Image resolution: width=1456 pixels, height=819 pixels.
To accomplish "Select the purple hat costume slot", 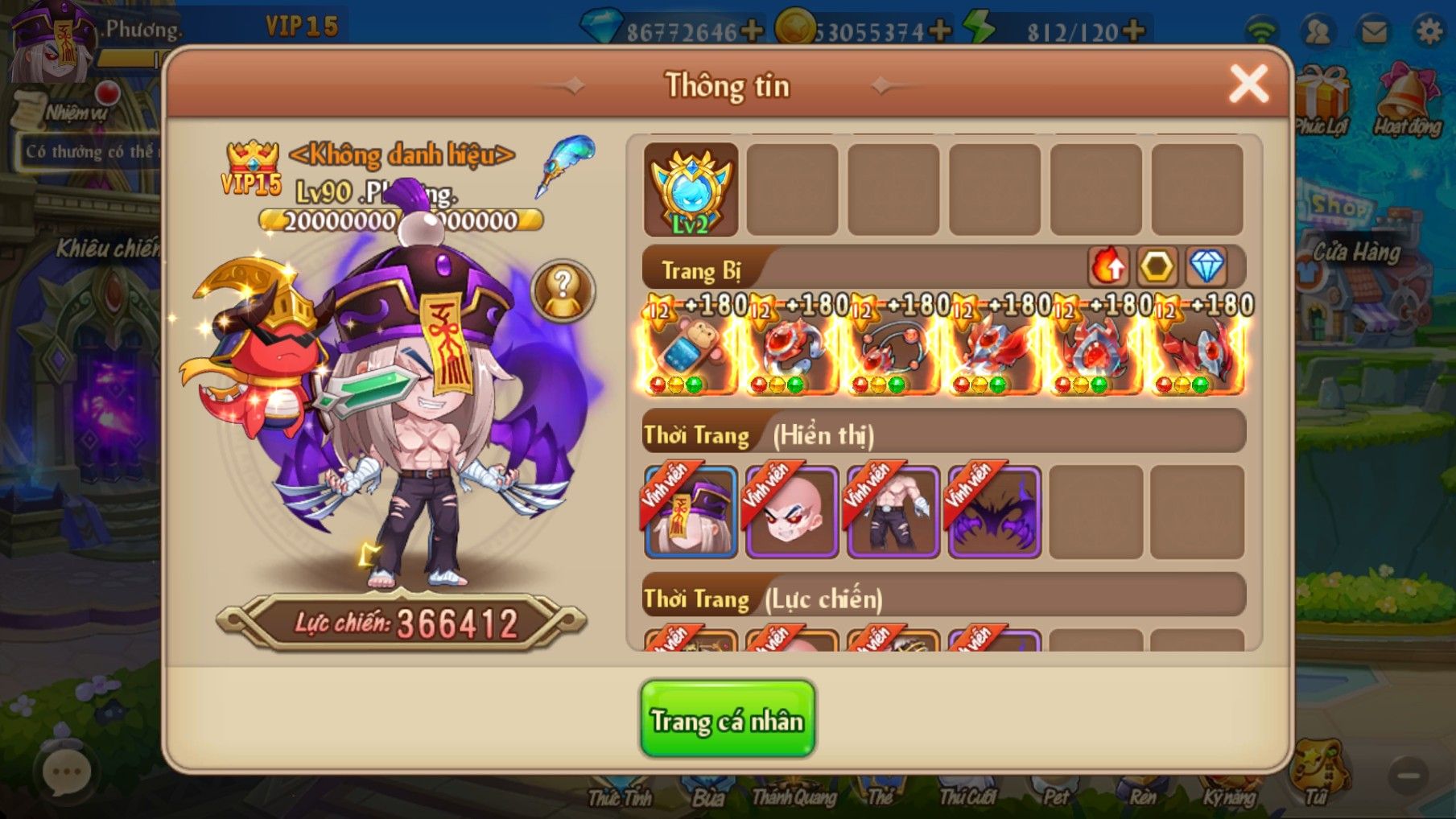I will click(x=691, y=512).
